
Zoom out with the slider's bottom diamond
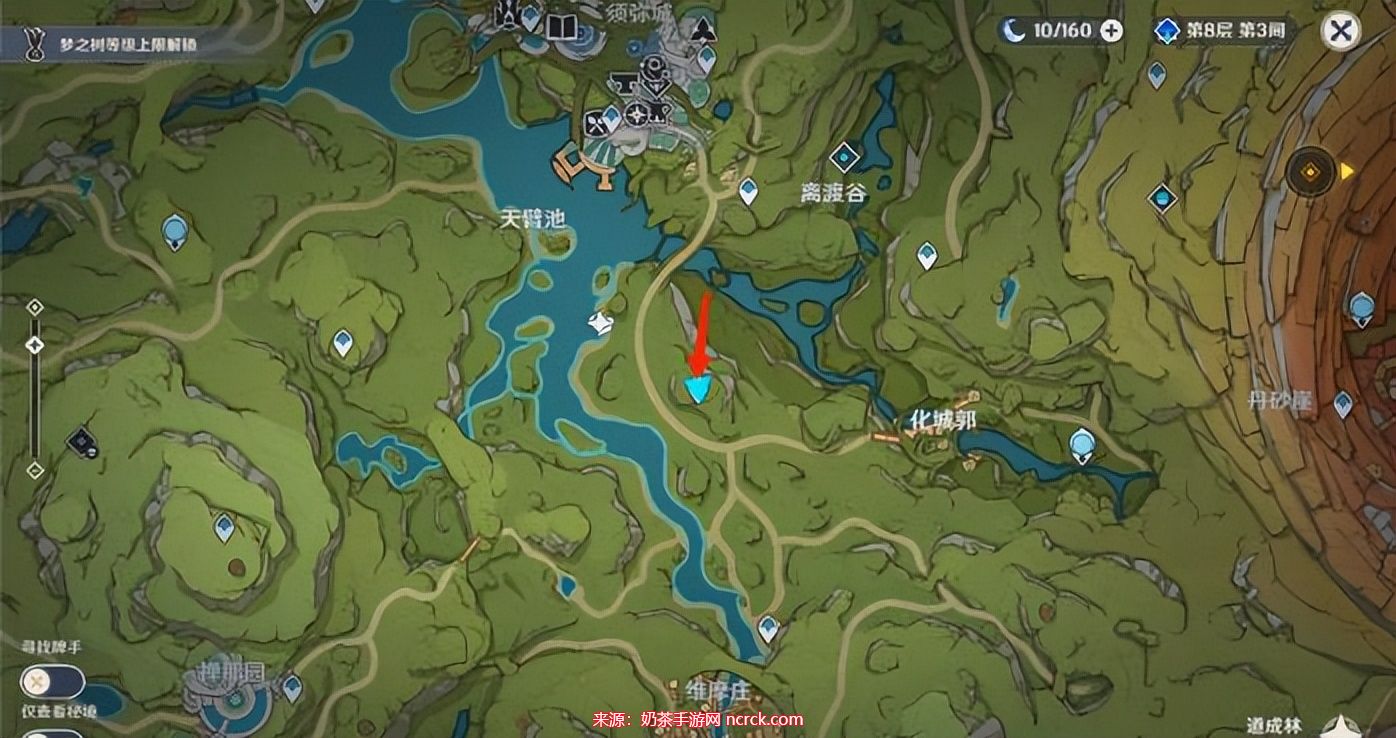coord(35,469)
